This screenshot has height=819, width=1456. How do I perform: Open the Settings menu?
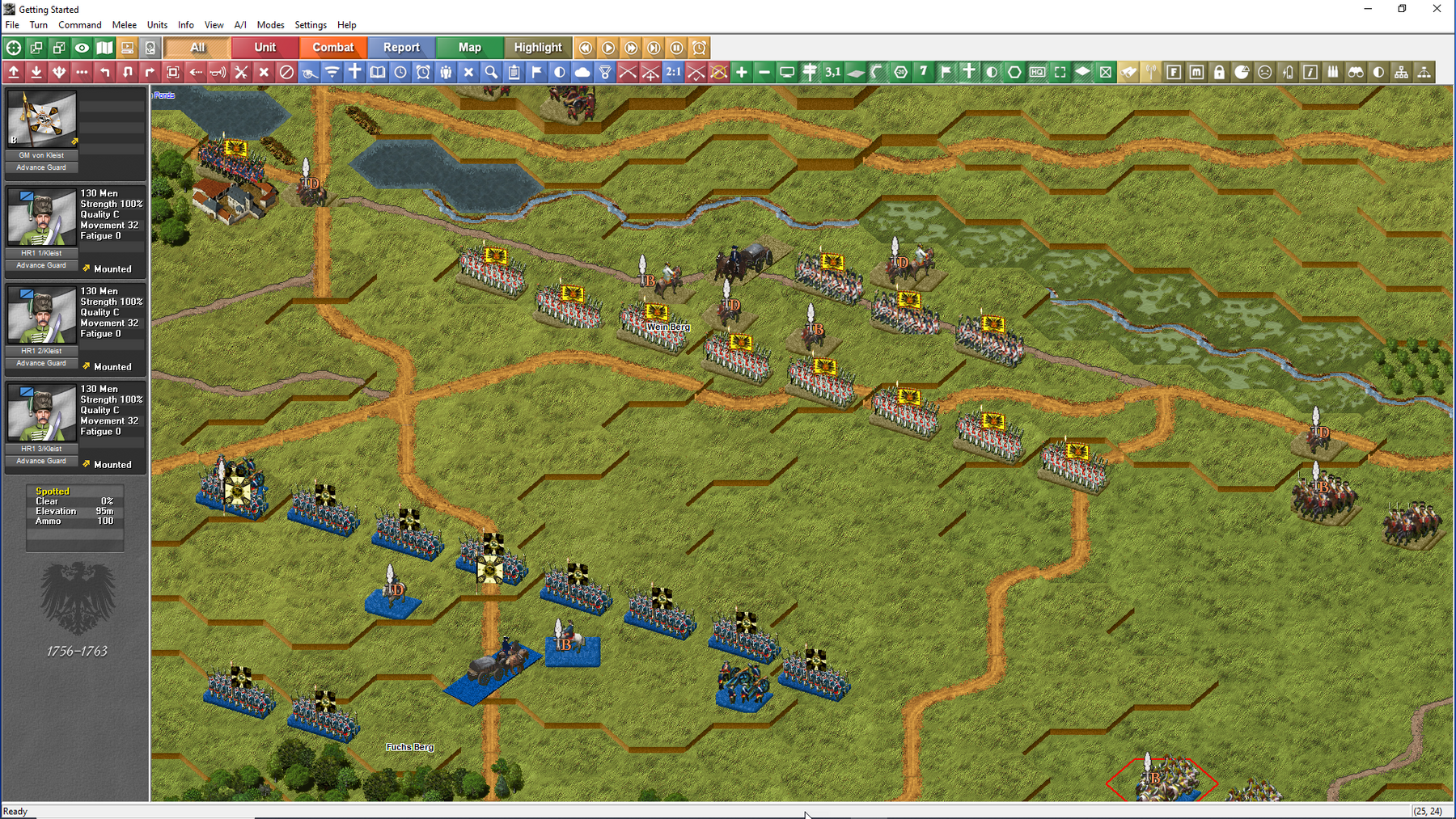pyautogui.click(x=310, y=25)
